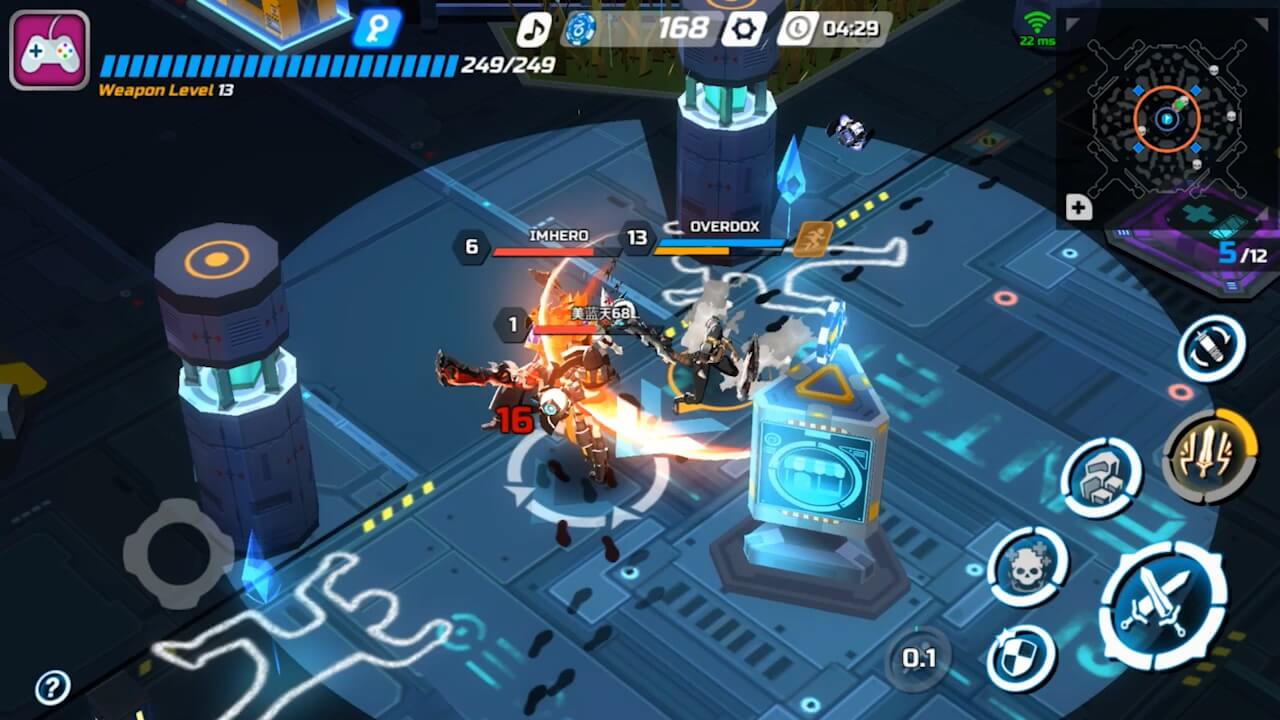Trigger the rock blocks ability

1101,478
